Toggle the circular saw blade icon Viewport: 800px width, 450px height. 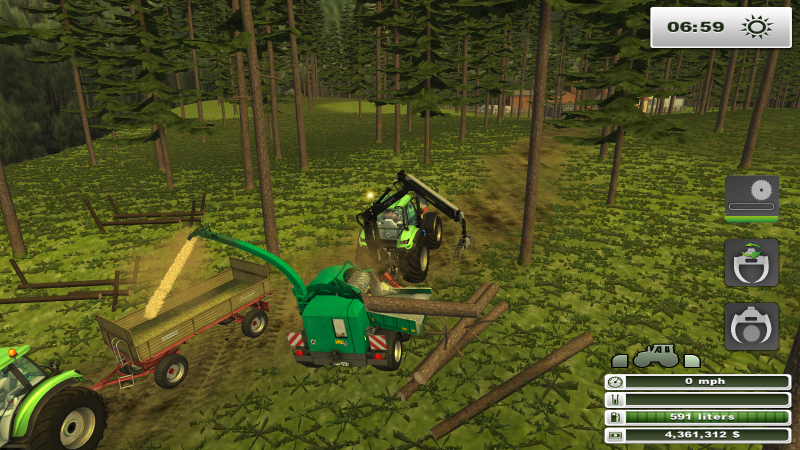(751, 195)
